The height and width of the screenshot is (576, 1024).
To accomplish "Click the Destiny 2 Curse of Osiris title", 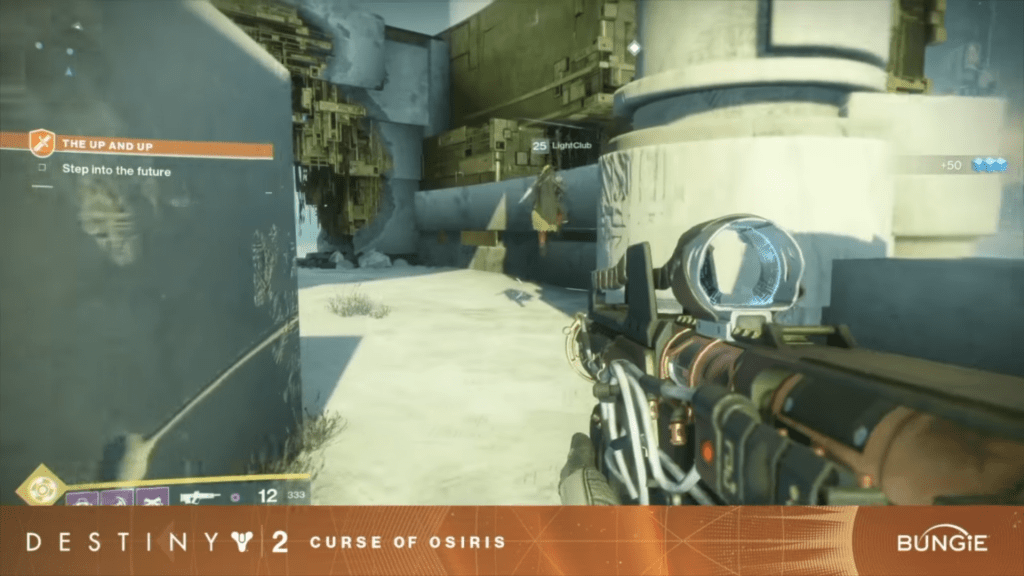I will click(265, 542).
